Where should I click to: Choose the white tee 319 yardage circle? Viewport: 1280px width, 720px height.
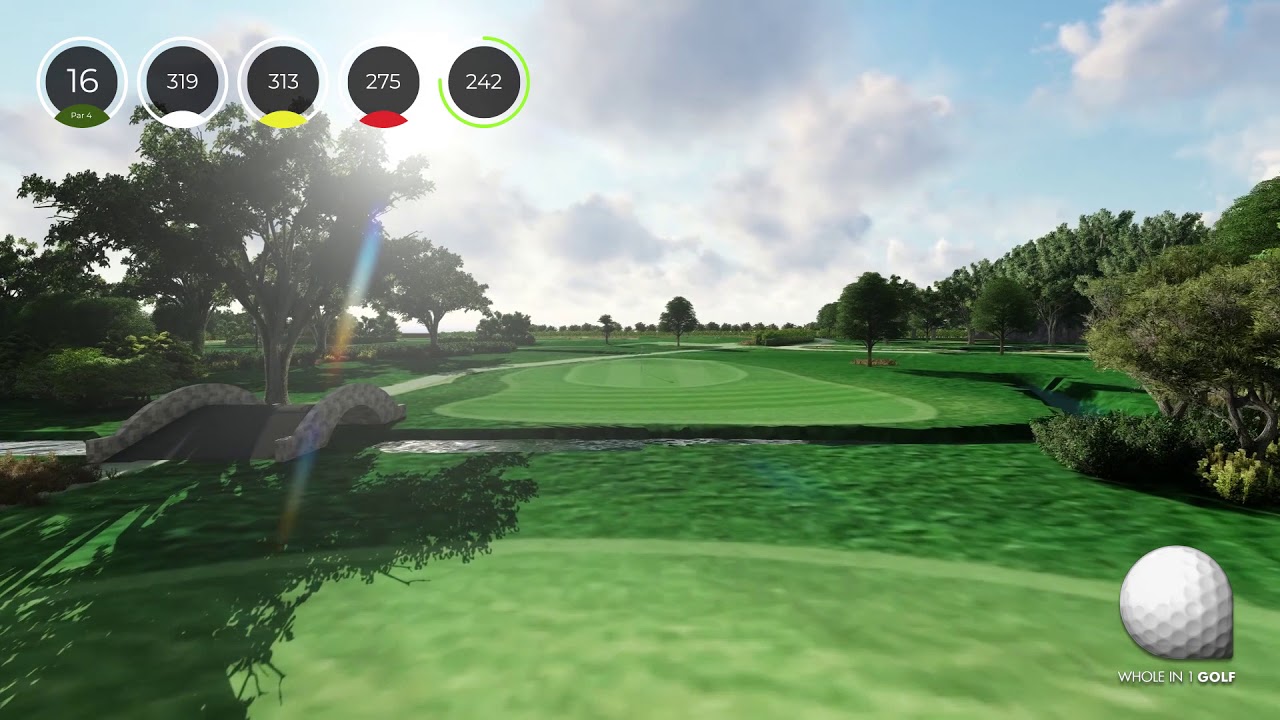(x=182, y=84)
